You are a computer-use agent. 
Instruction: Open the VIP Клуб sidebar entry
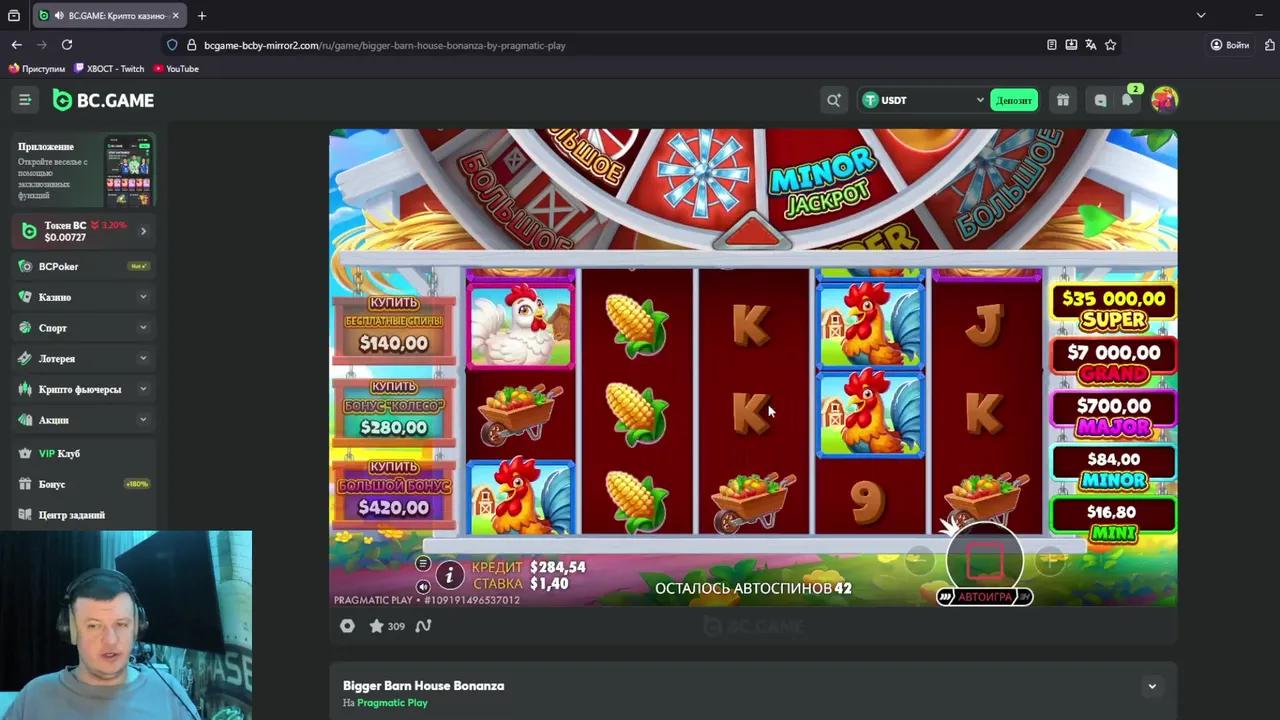(59, 453)
